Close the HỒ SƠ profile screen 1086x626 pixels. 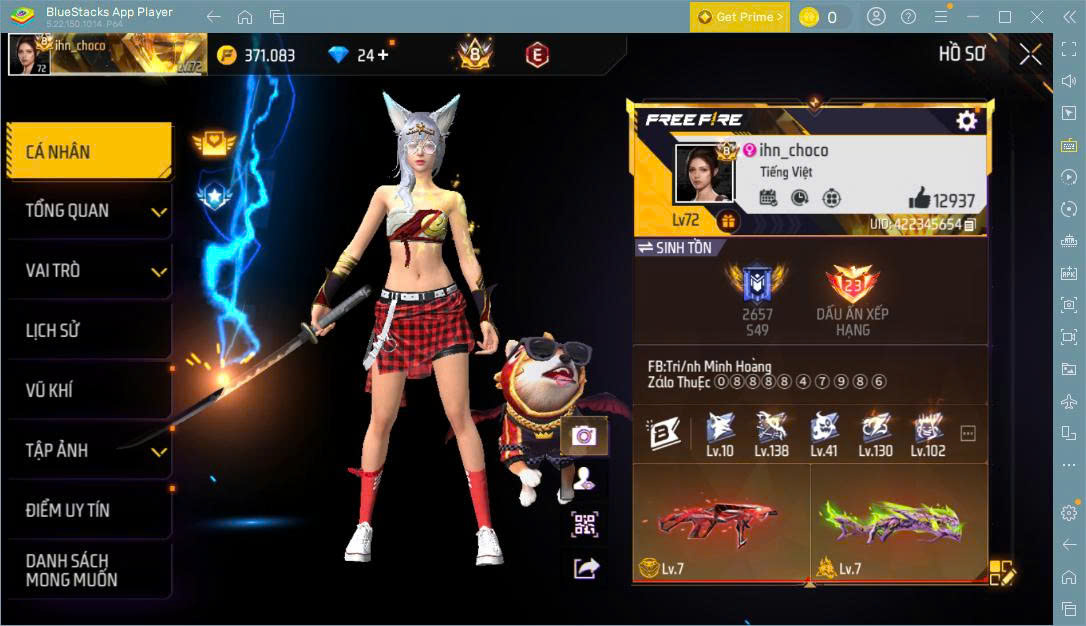tap(1030, 55)
